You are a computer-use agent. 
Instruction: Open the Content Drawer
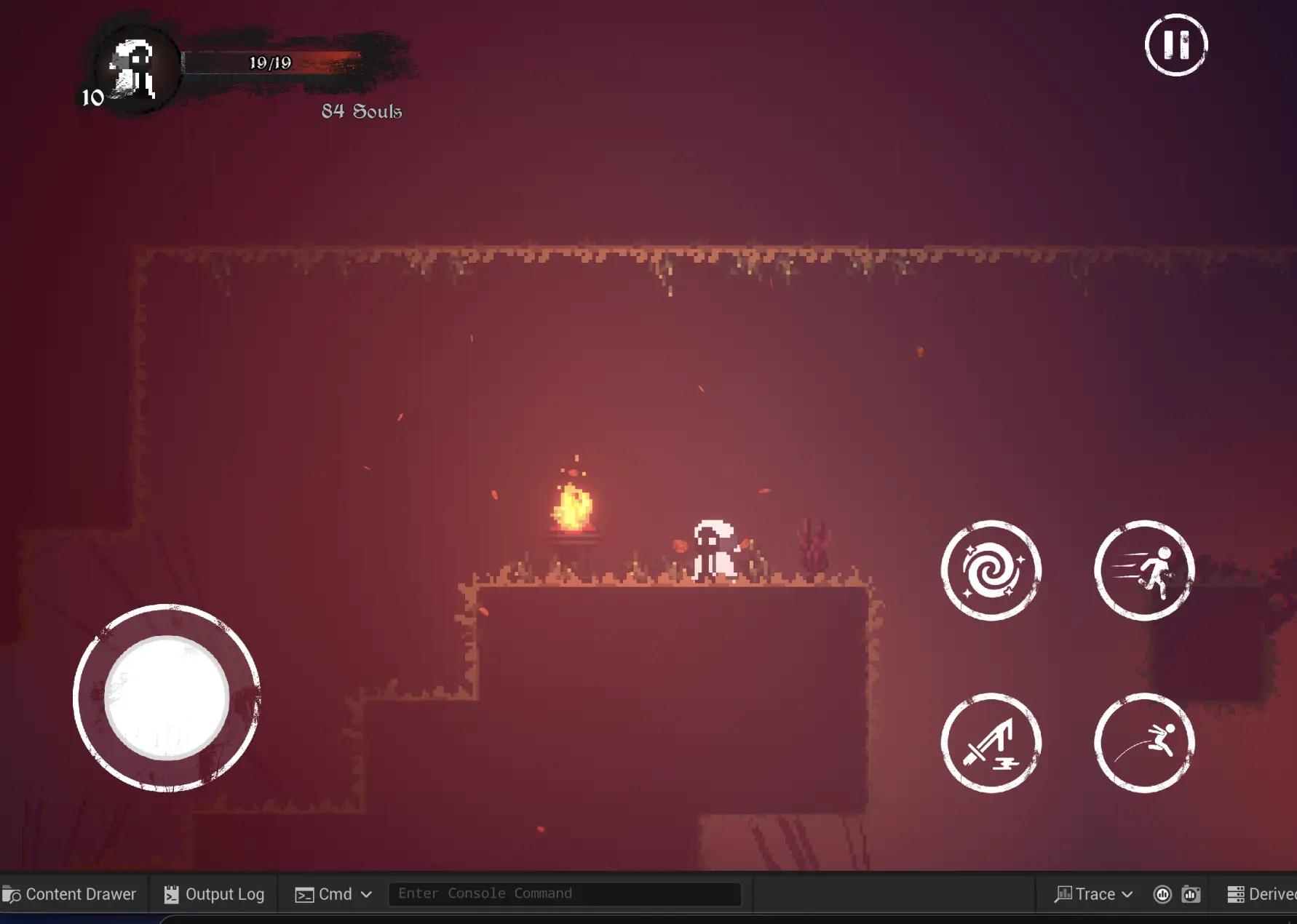(70, 894)
